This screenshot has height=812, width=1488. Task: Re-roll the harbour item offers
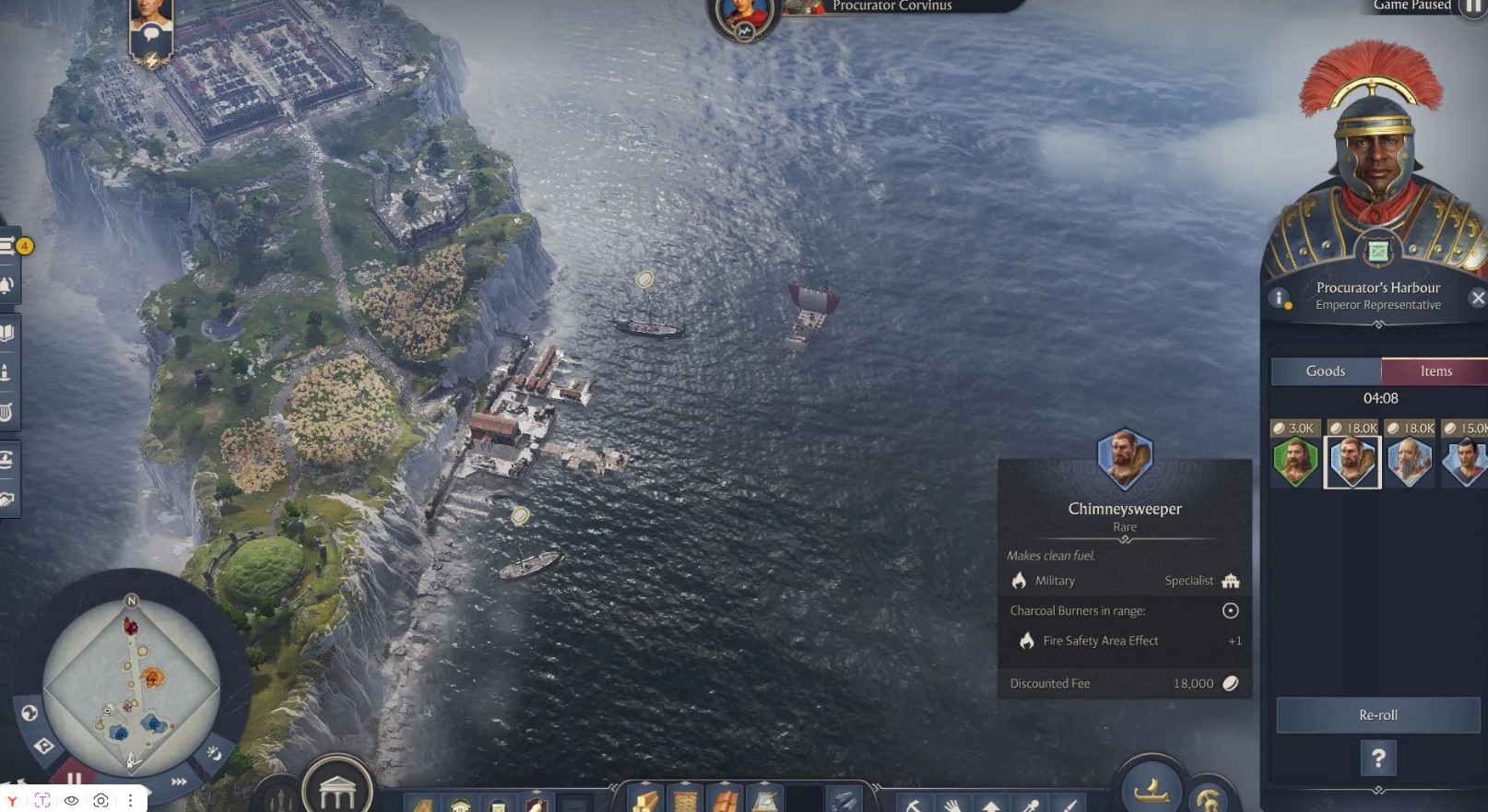1377,715
